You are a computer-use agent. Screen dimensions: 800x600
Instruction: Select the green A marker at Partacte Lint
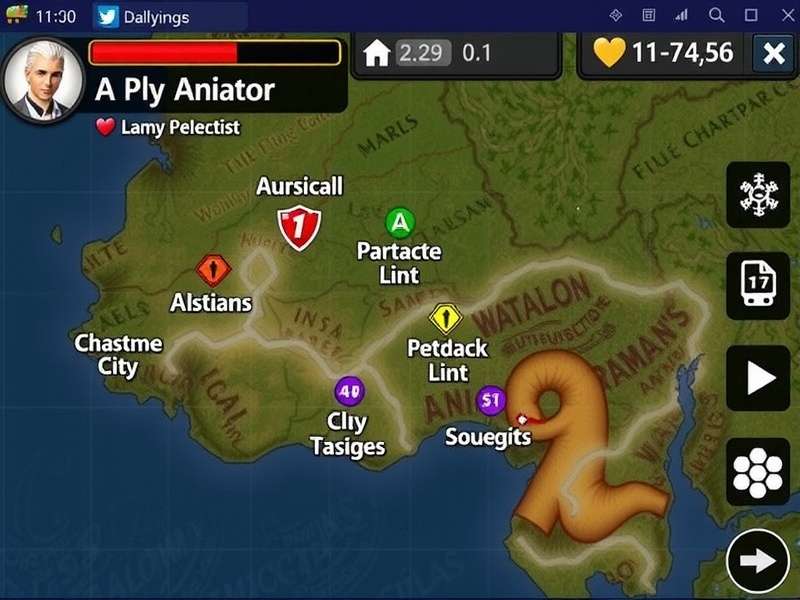[399, 221]
